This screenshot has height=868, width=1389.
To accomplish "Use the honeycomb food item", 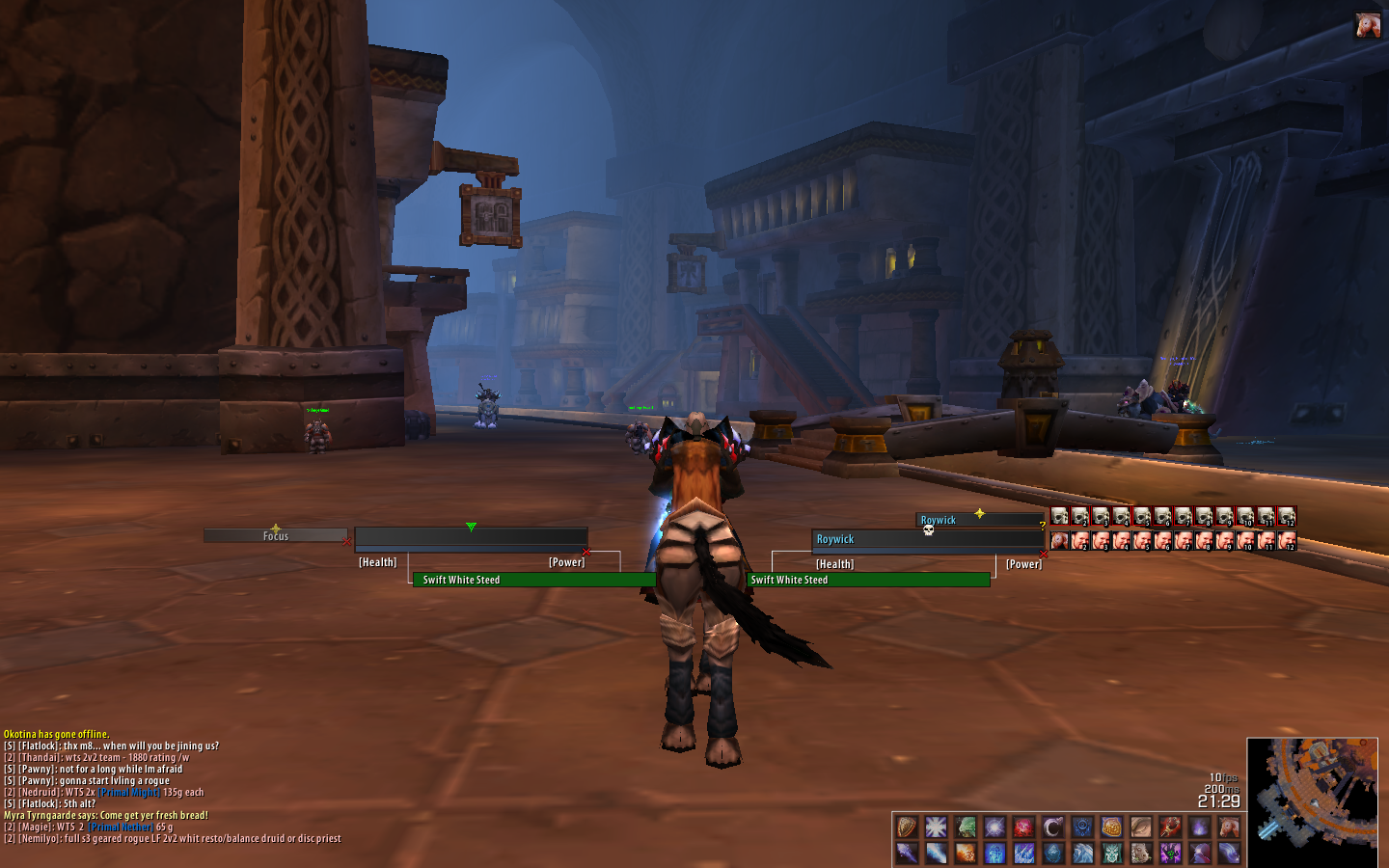I will tap(1111, 827).
